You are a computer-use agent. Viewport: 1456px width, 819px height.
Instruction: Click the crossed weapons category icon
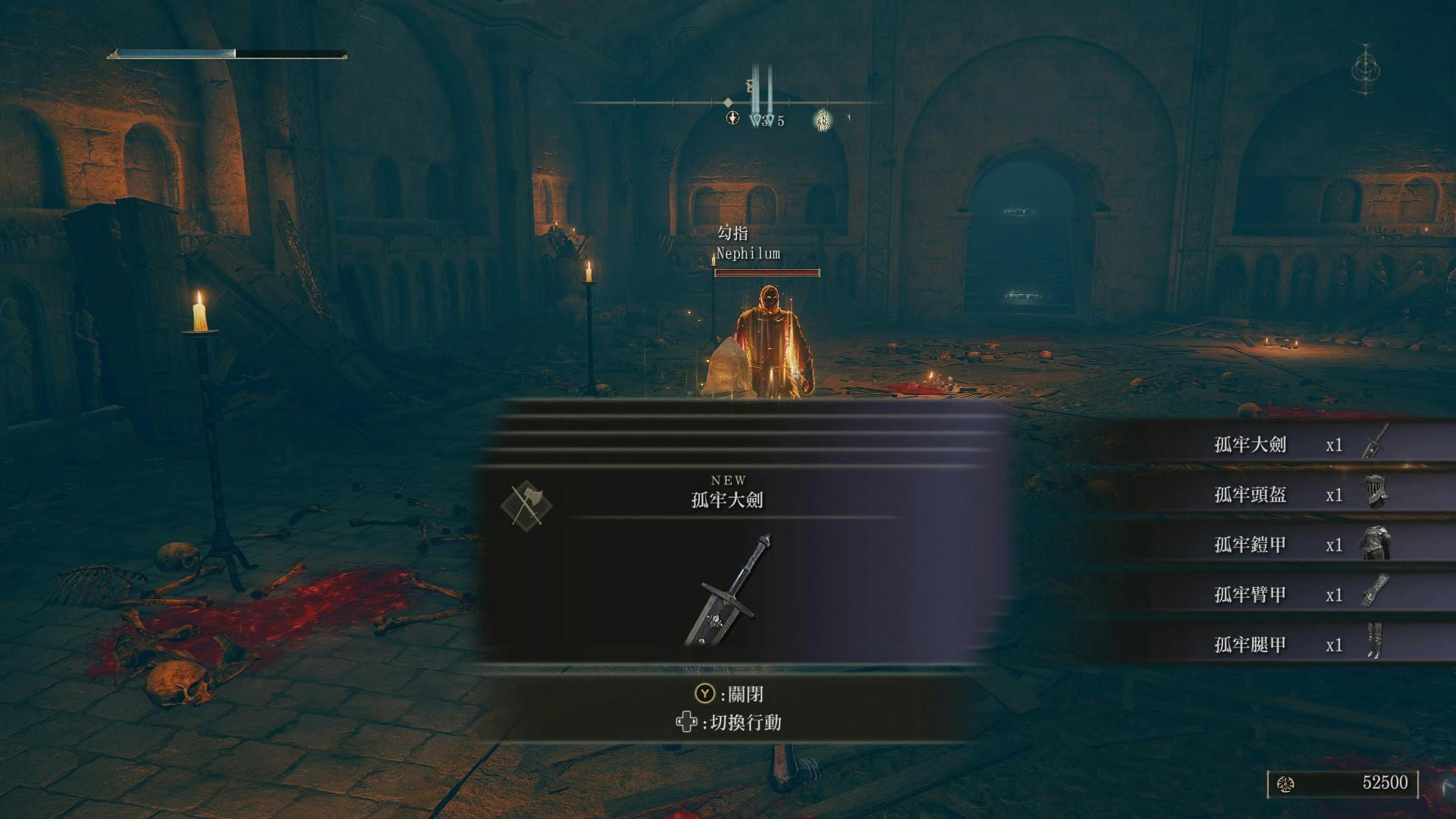pyautogui.click(x=526, y=505)
